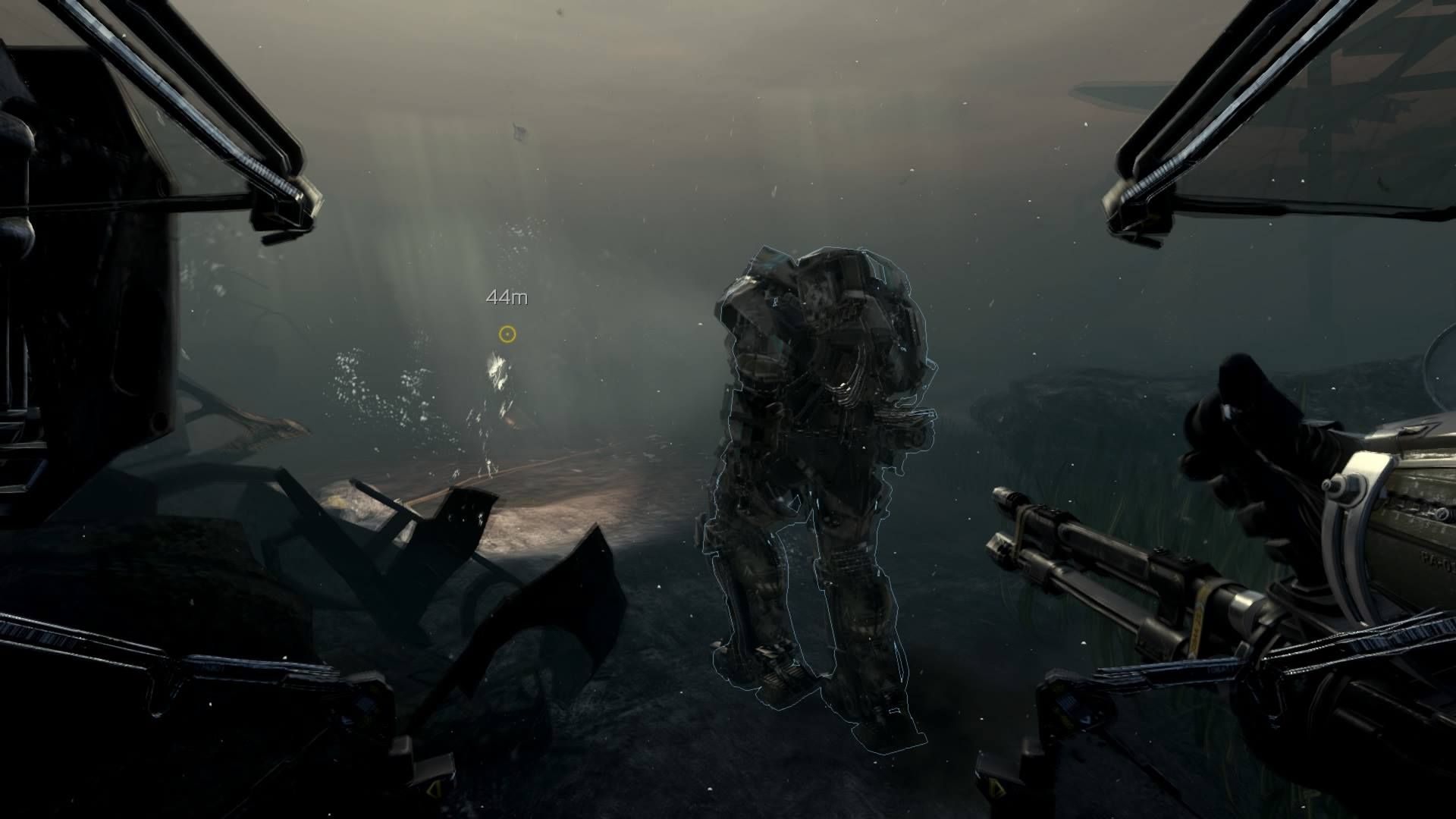Click the 44m distance label
This screenshot has height=819, width=1456.
[507, 298]
